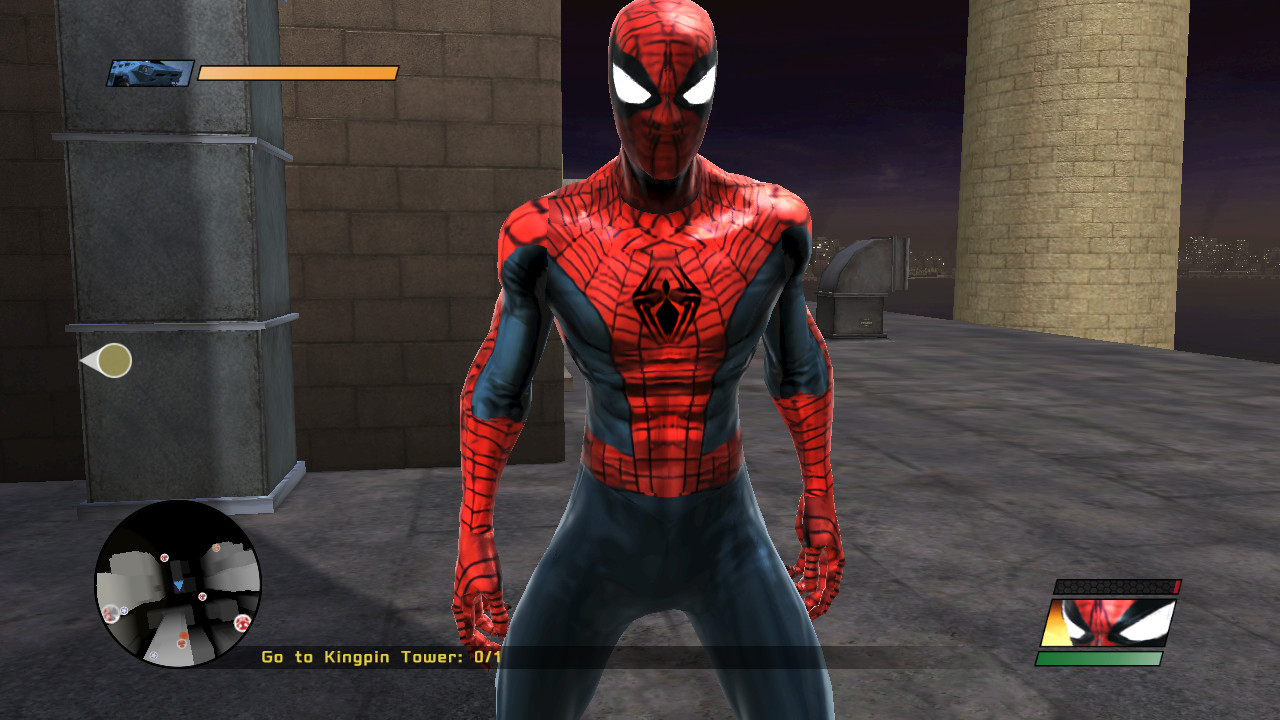1280x720 pixels.
Task: Select the white circular marker on lower minimap
Action: [153, 655]
